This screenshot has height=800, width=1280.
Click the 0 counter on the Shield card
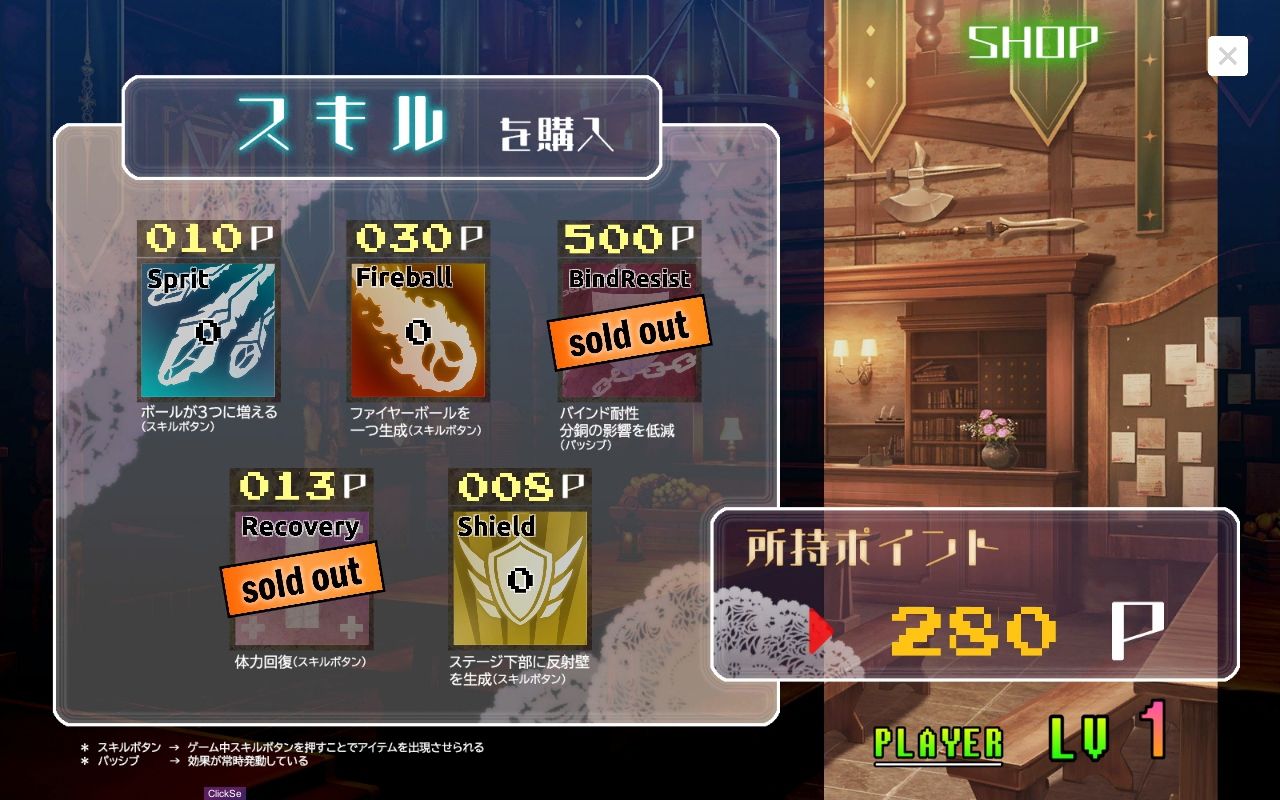pos(520,576)
